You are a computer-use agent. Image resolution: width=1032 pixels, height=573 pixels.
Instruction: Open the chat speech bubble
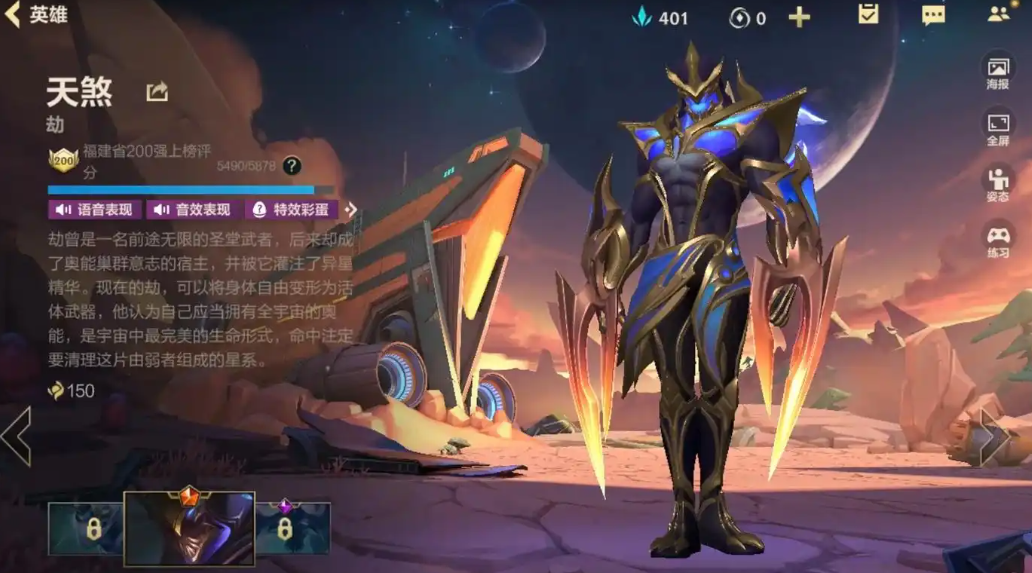933,15
